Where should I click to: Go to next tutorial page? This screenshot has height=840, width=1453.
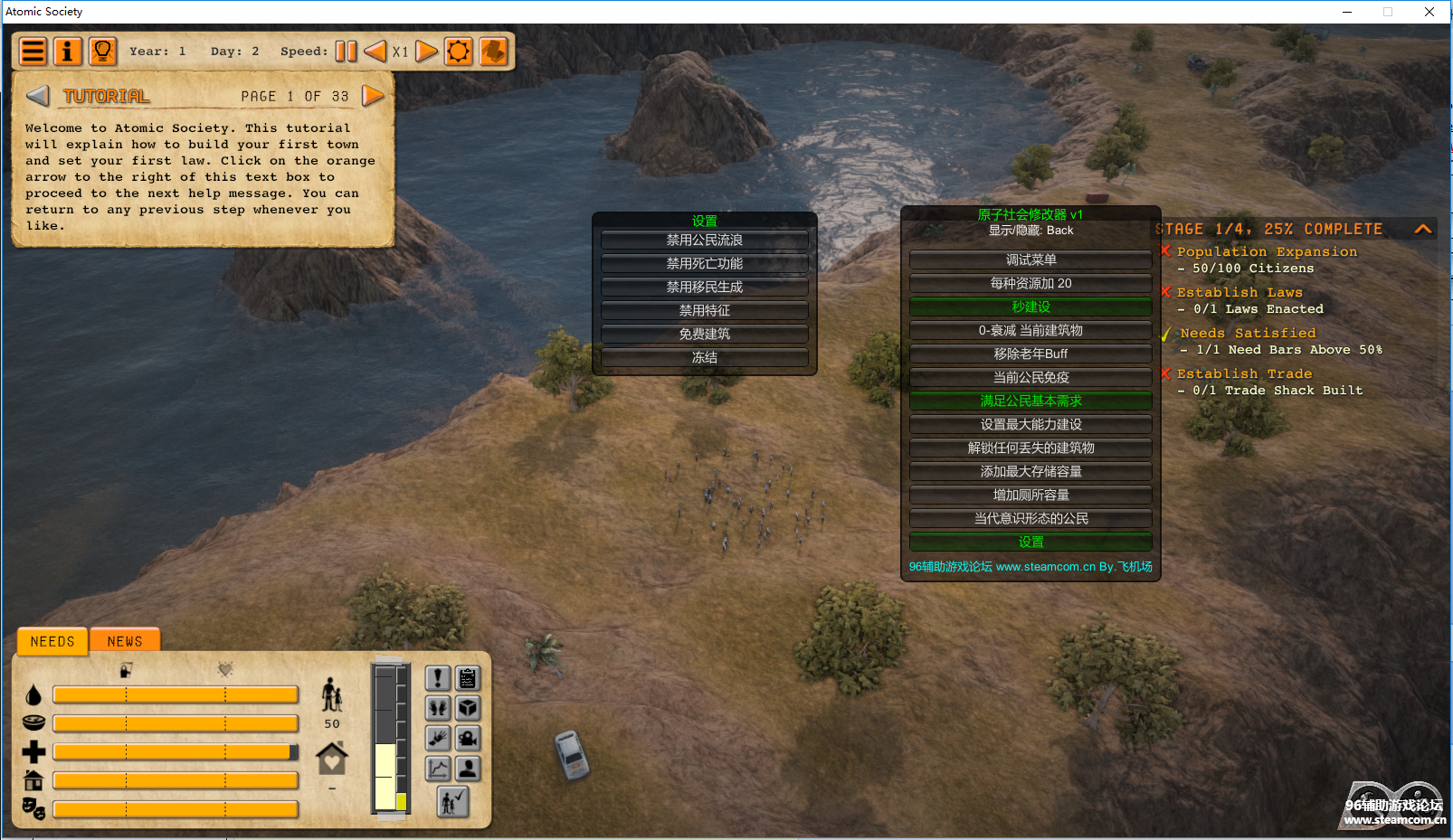(x=373, y=96)
